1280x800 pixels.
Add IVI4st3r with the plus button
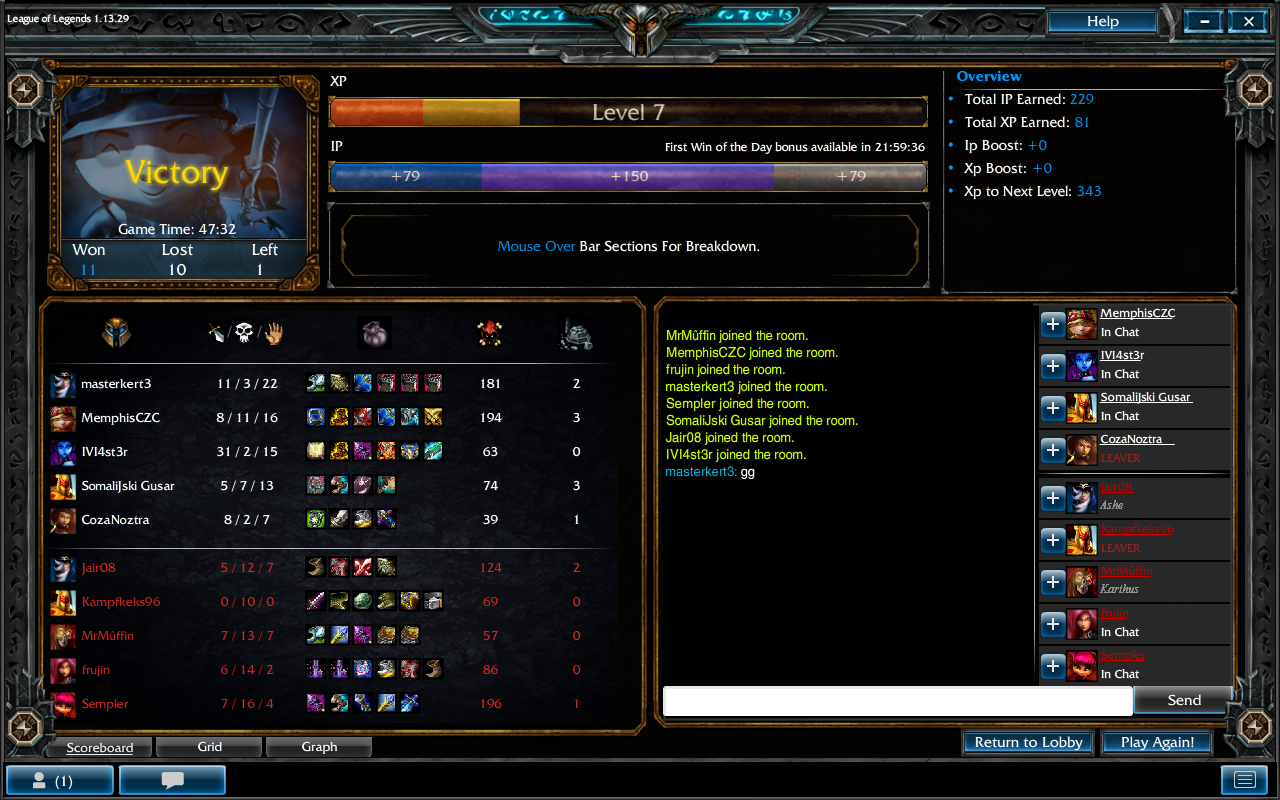tap(1053, 366)
